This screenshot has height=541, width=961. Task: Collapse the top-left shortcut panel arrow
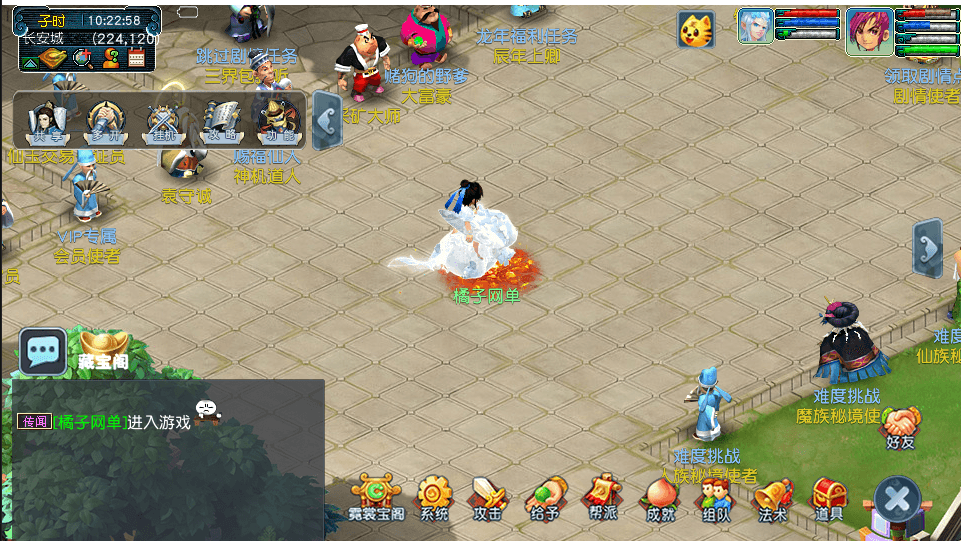coord(327,121)
